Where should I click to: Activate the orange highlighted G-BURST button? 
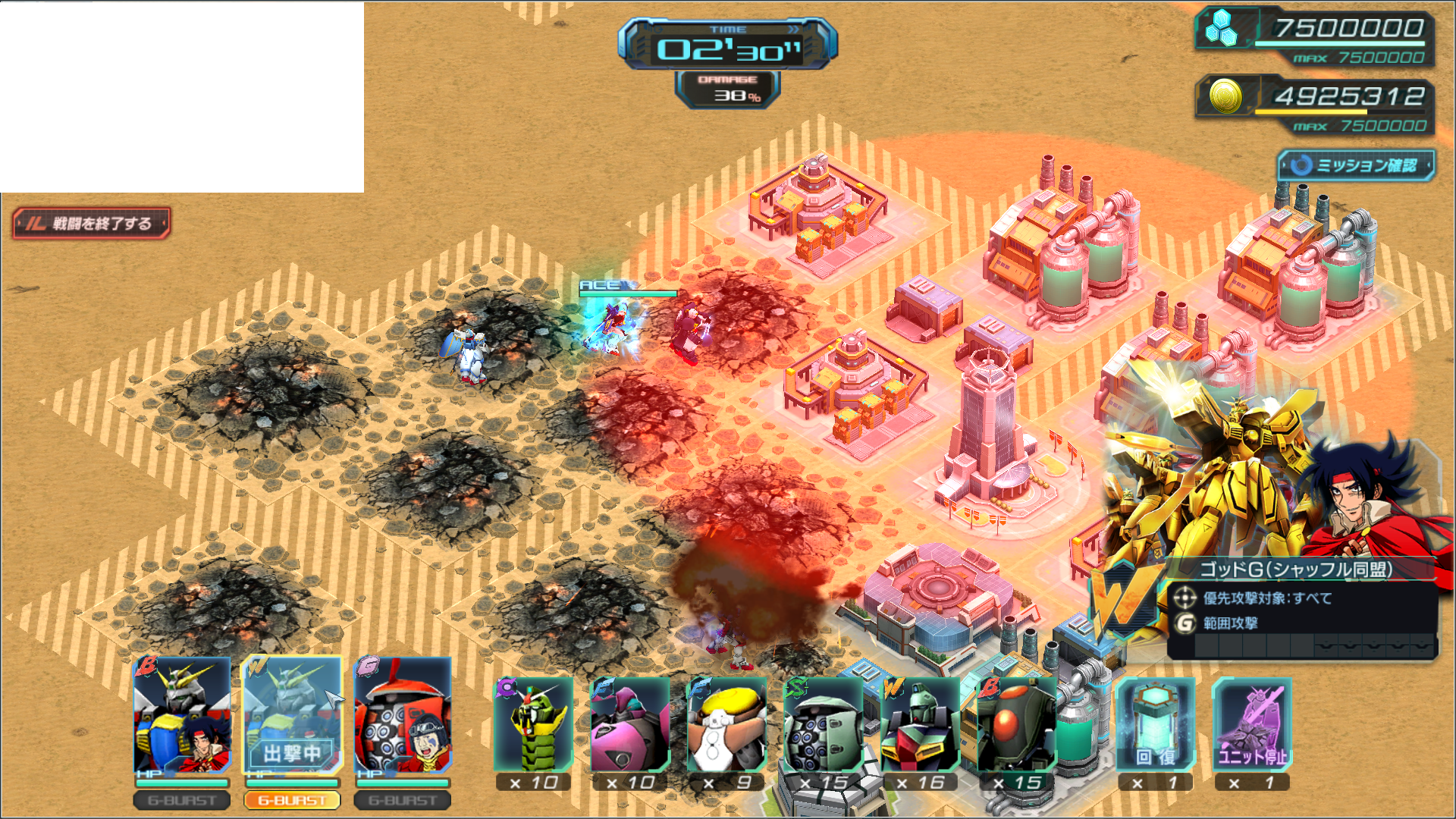(292, 800)
